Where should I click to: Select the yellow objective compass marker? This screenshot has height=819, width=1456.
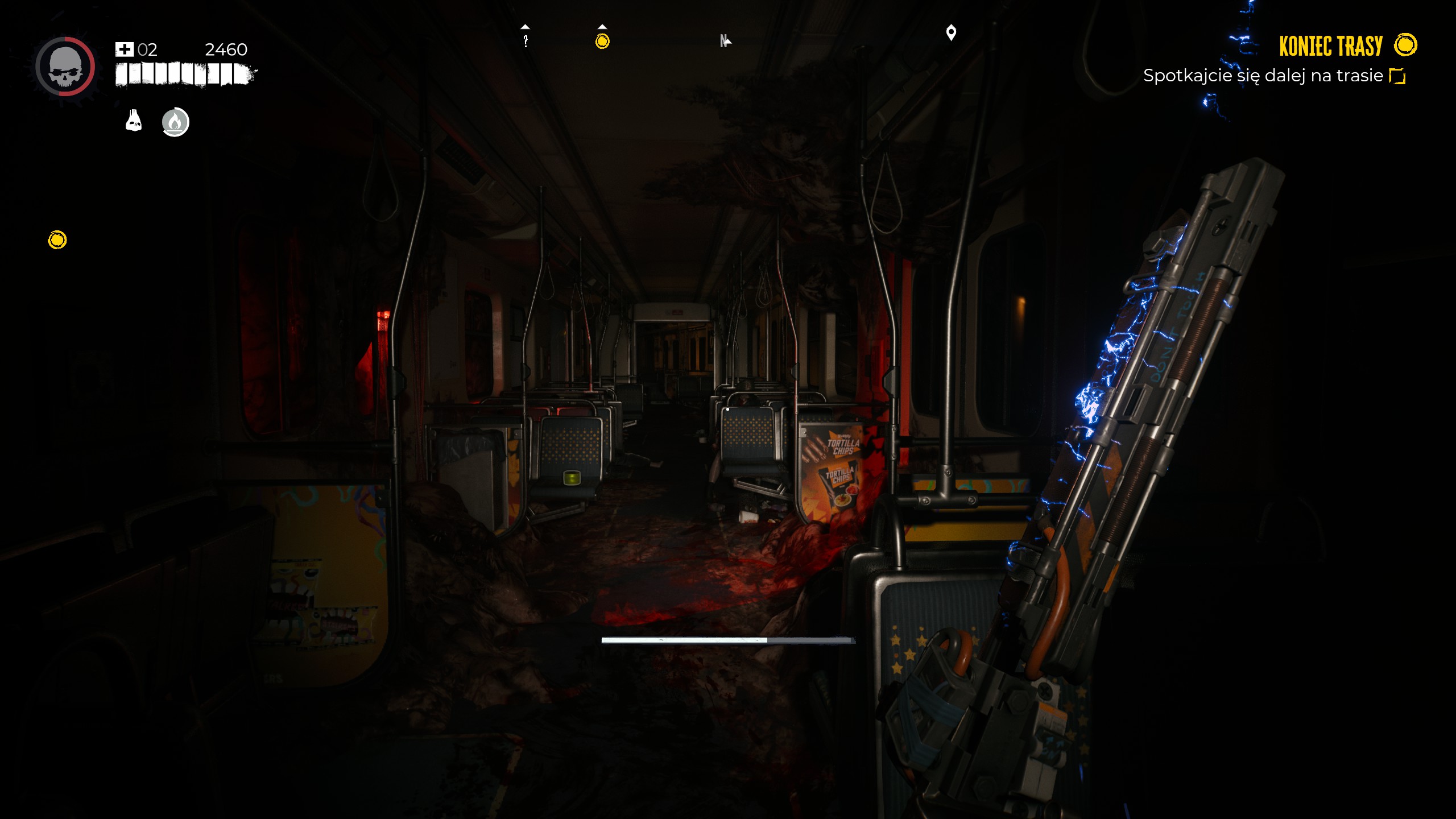pyautogui.click(x=602, y=41)
